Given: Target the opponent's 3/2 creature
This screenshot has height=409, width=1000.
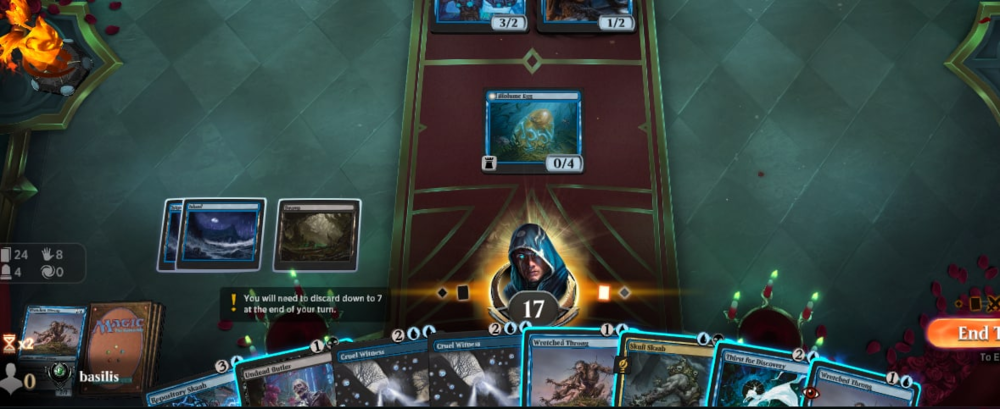Looking at the screenshot, I should [481, 14].
